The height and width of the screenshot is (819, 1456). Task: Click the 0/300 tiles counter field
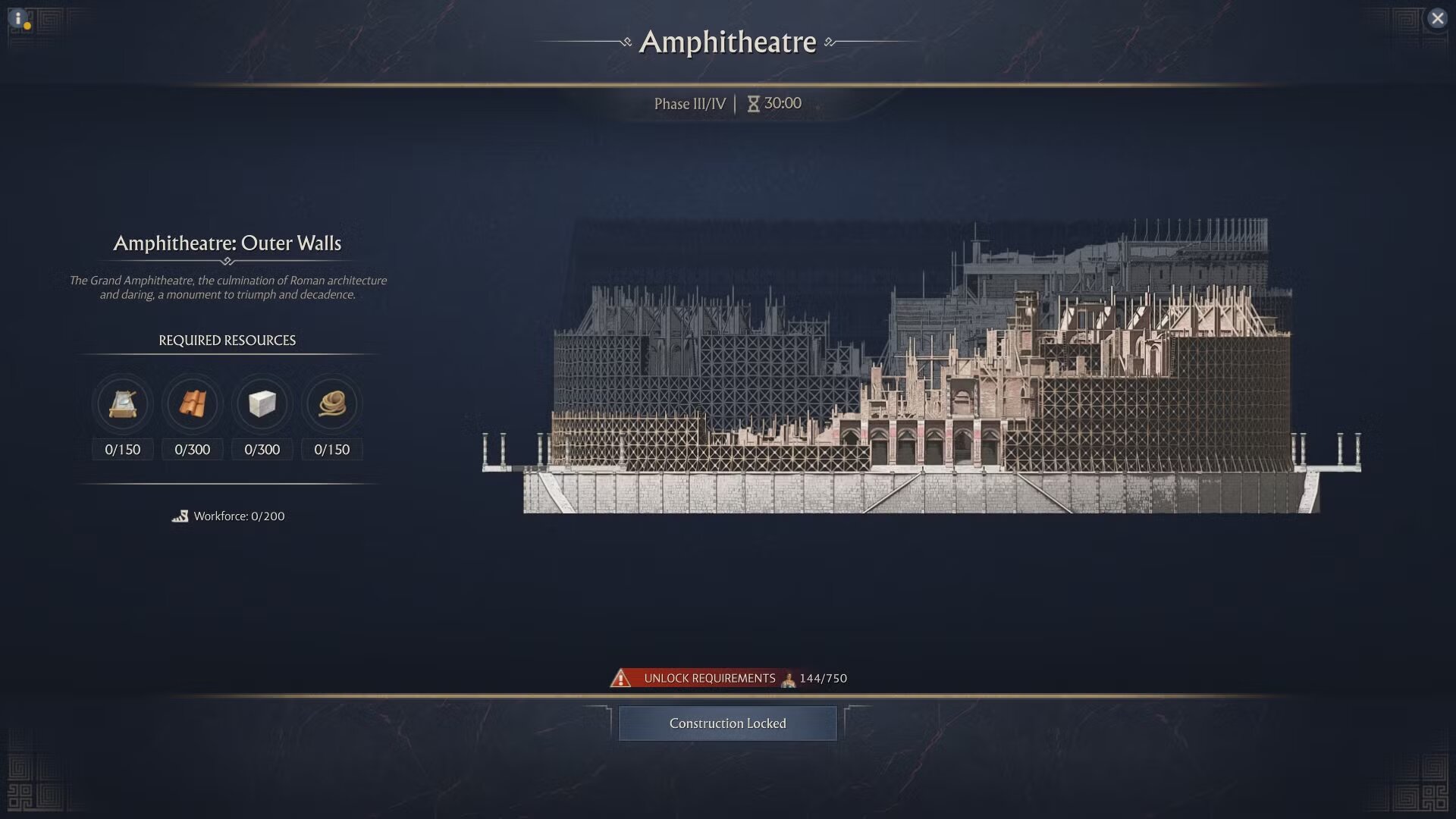(192, 449)
